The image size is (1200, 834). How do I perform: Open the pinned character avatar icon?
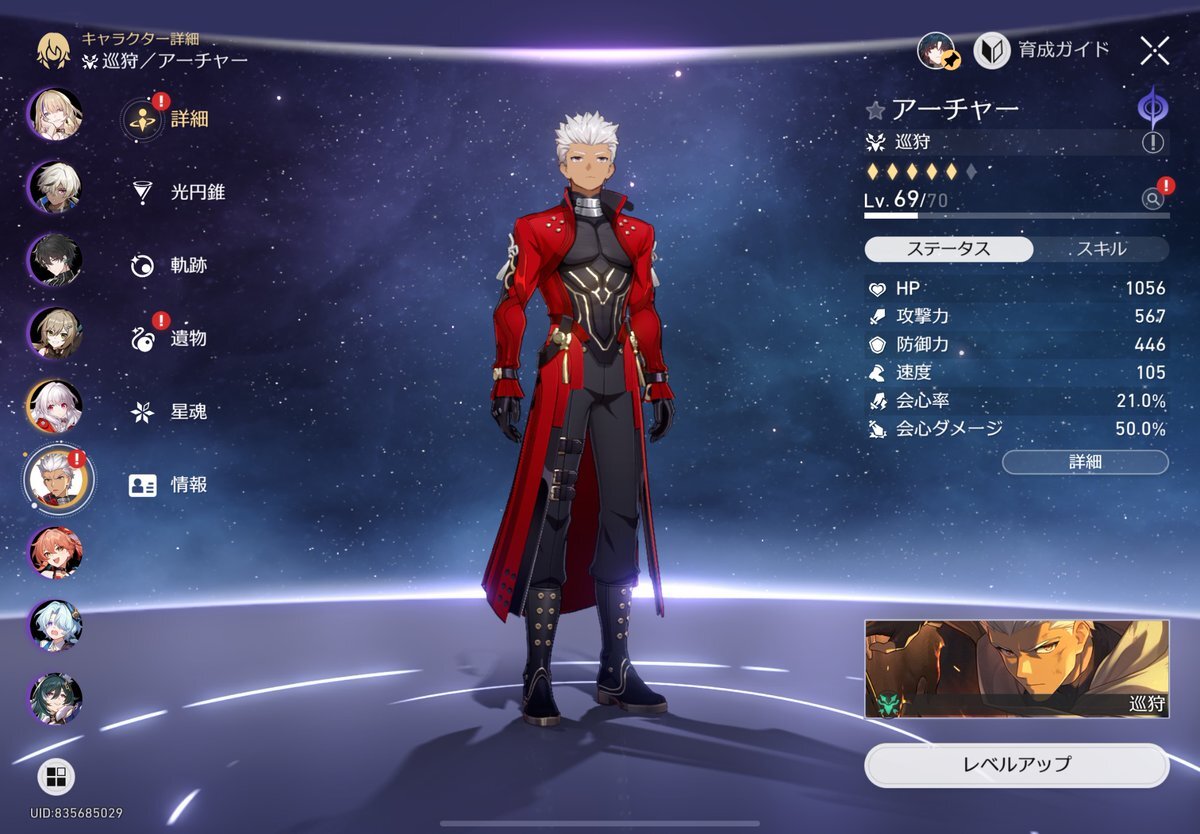pos(939,50)
